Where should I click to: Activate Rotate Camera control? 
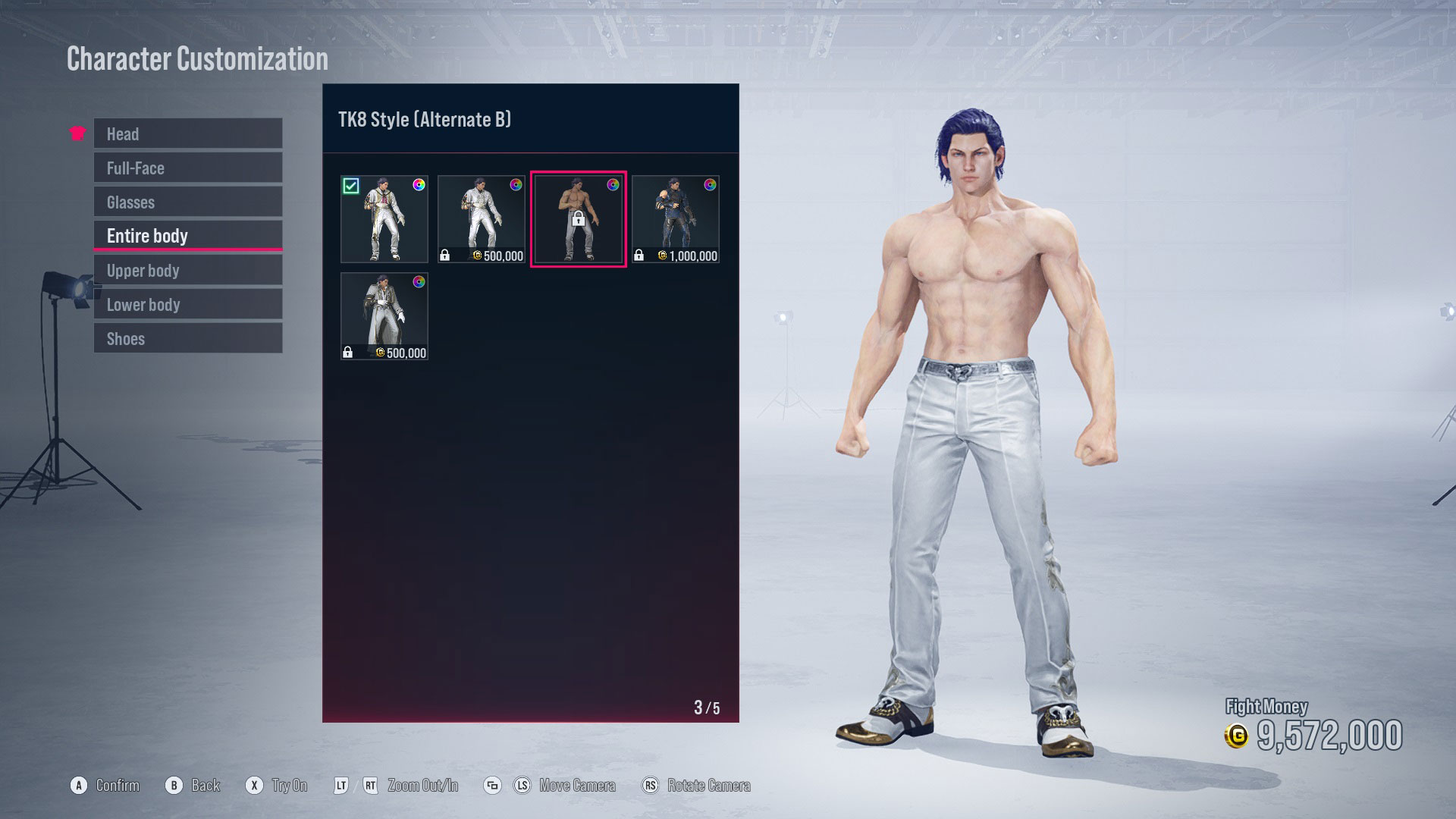tap(650, 786)
